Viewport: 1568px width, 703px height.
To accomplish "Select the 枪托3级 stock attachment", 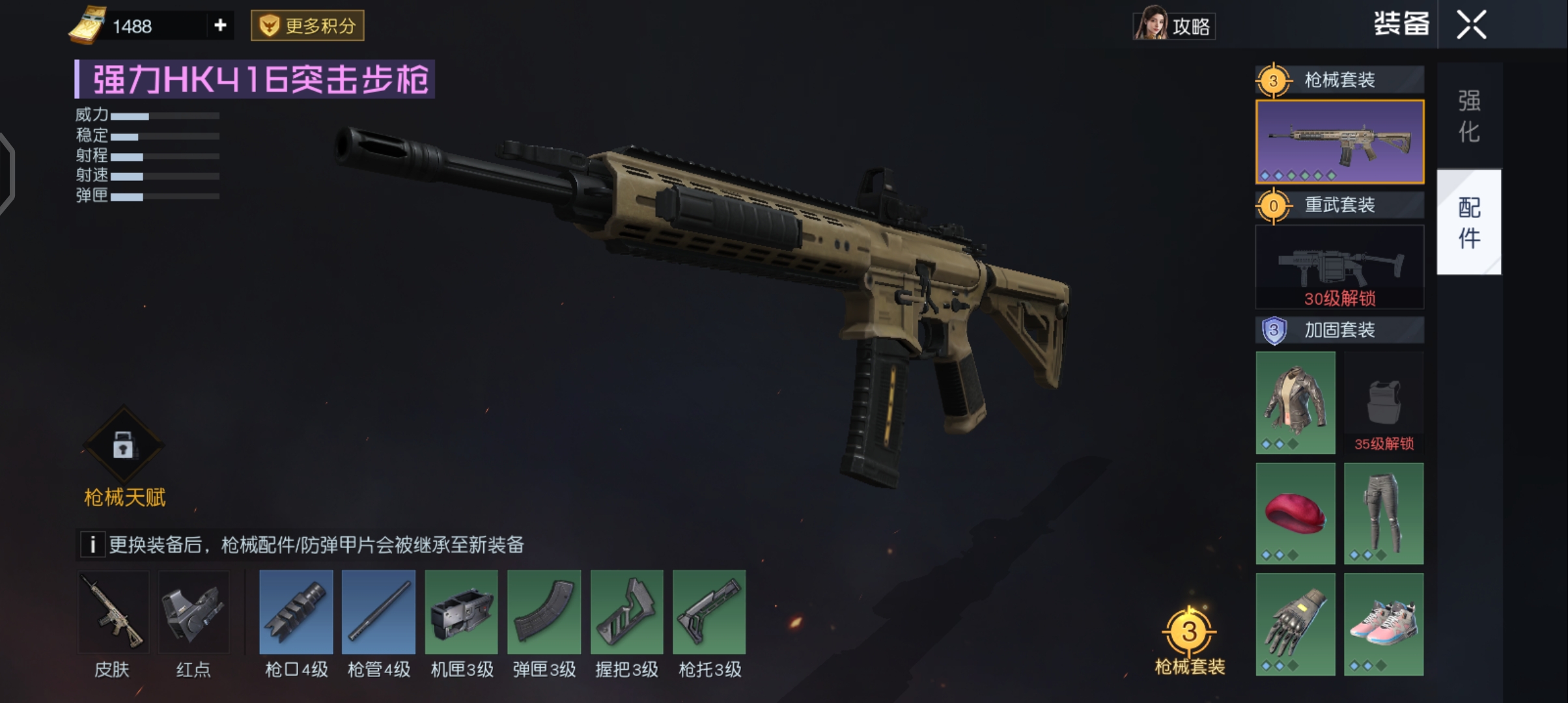I will click(x=709, y=613).
